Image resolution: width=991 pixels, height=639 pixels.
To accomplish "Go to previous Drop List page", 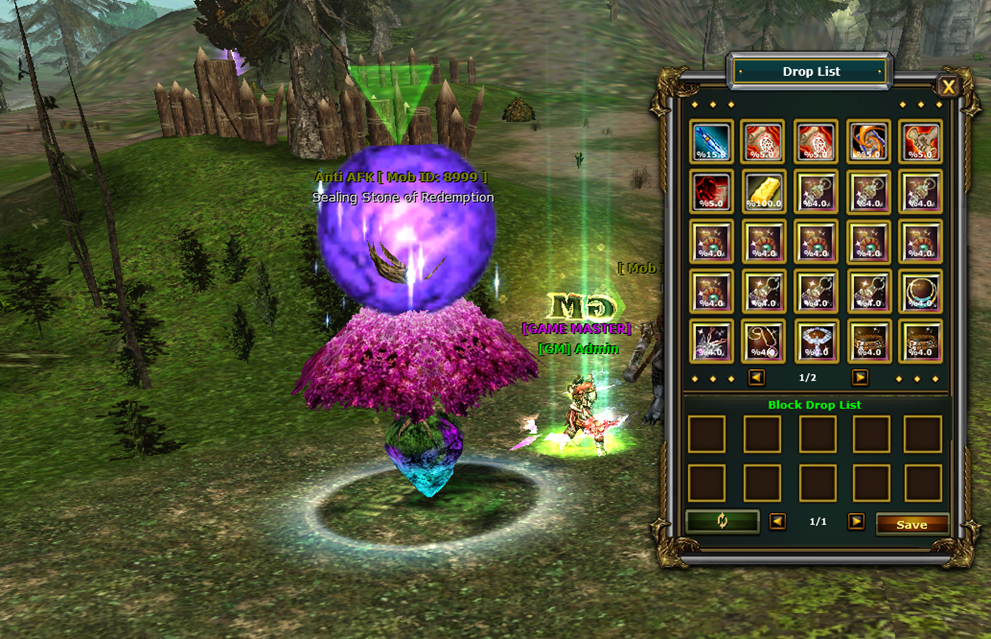I will click(756, 378).
